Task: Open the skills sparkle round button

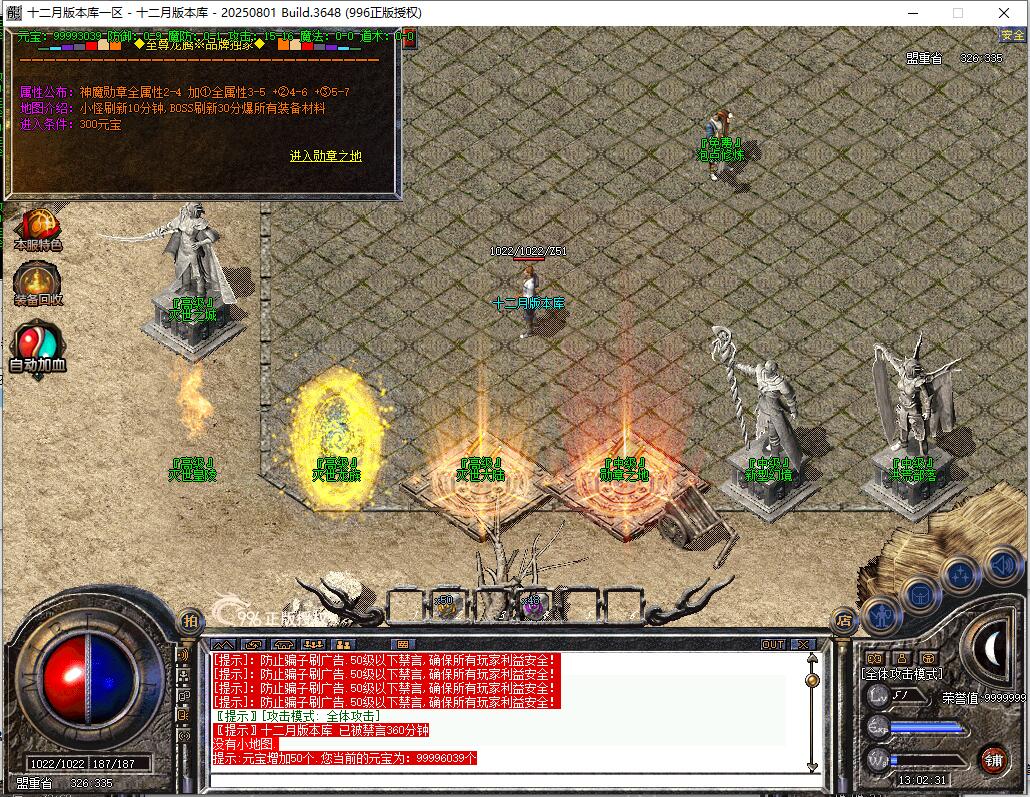Action: coord(960,575)
